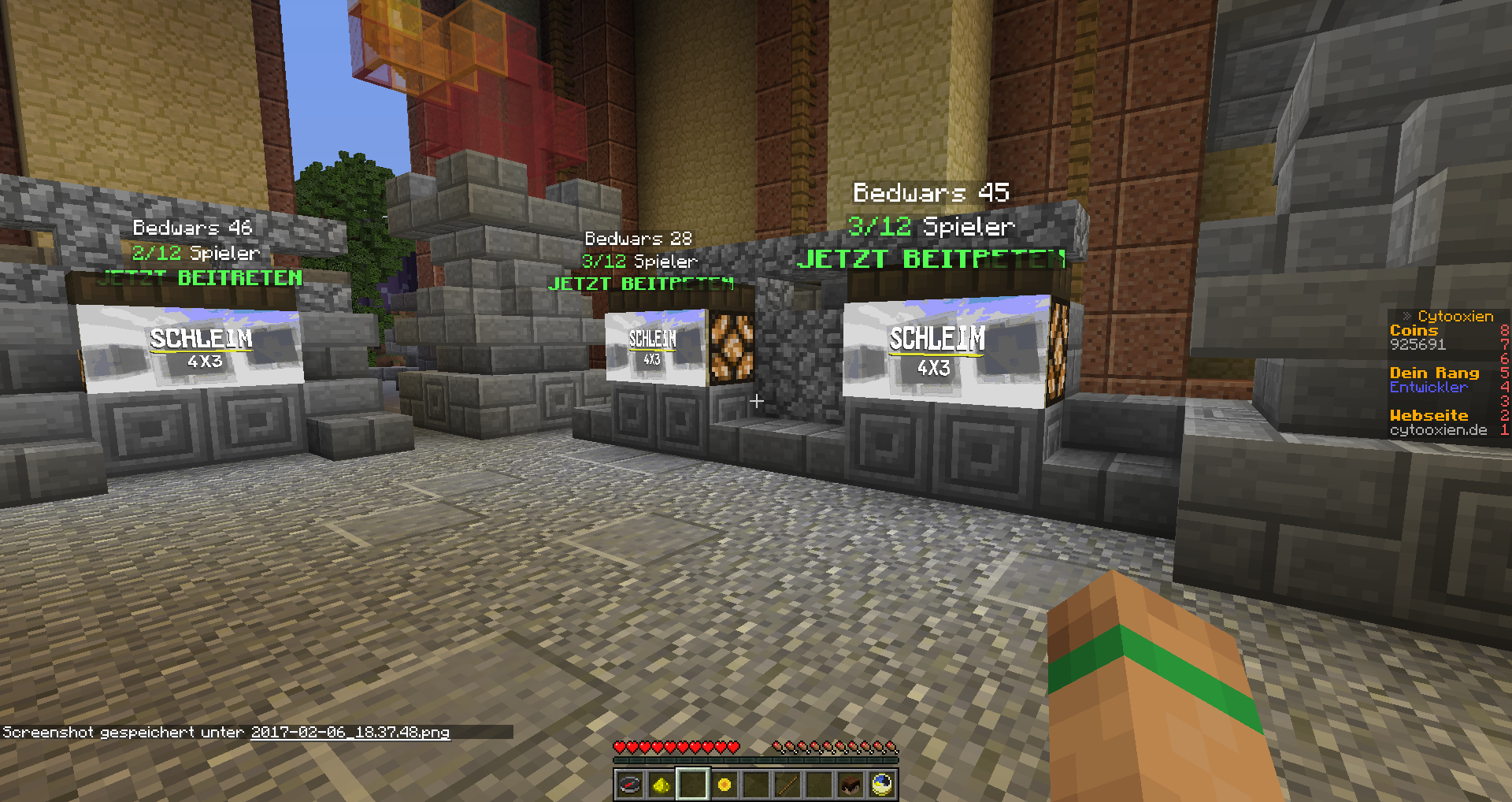Select the stick in the hotbar

coord(787,785)
